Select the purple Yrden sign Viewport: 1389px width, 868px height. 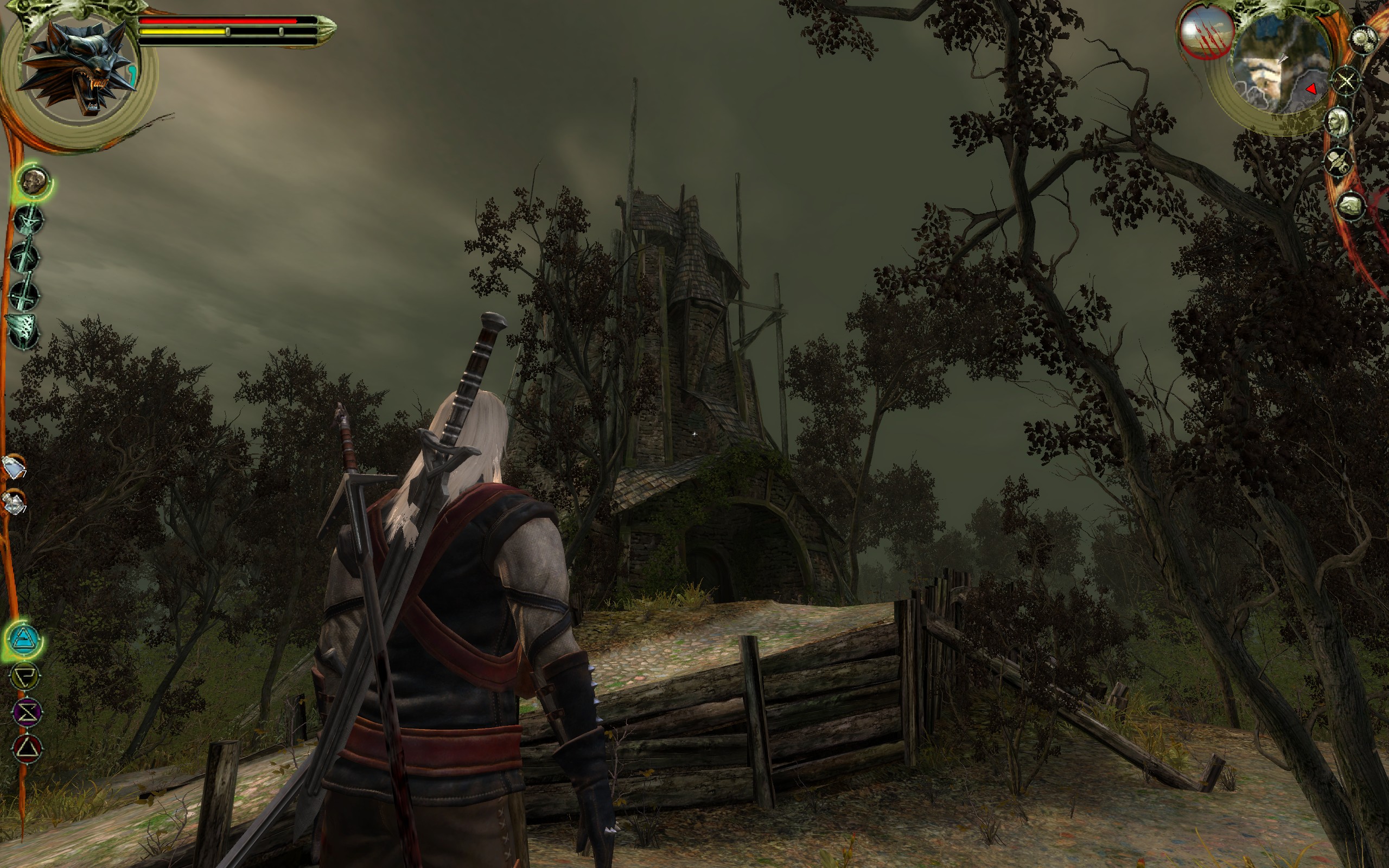[x=27, y=712]
